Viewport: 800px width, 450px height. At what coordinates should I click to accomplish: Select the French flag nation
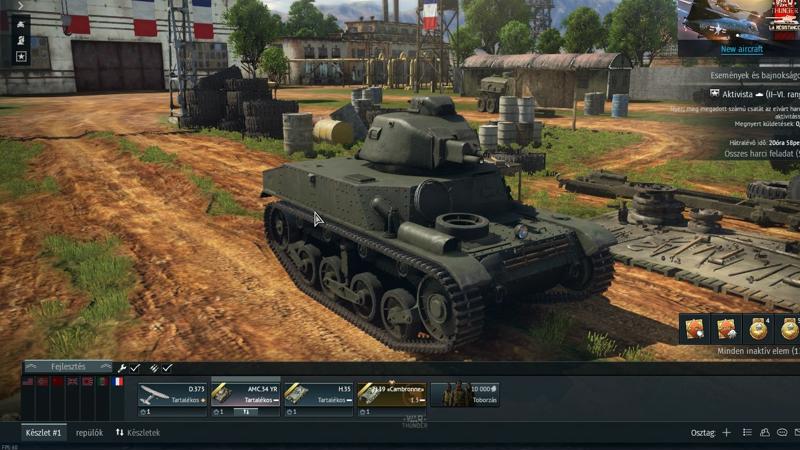(x=118, y=381)
